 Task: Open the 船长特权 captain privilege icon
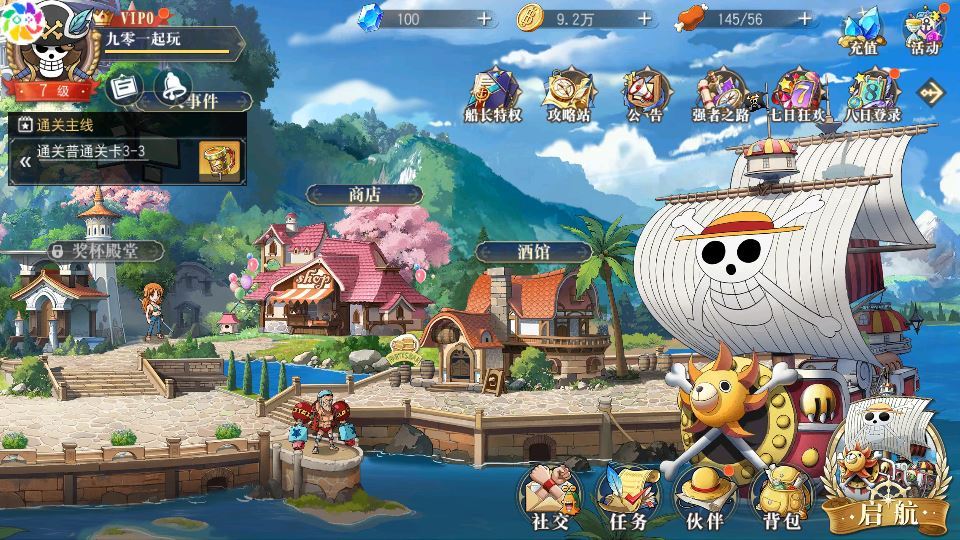point(494,93)
